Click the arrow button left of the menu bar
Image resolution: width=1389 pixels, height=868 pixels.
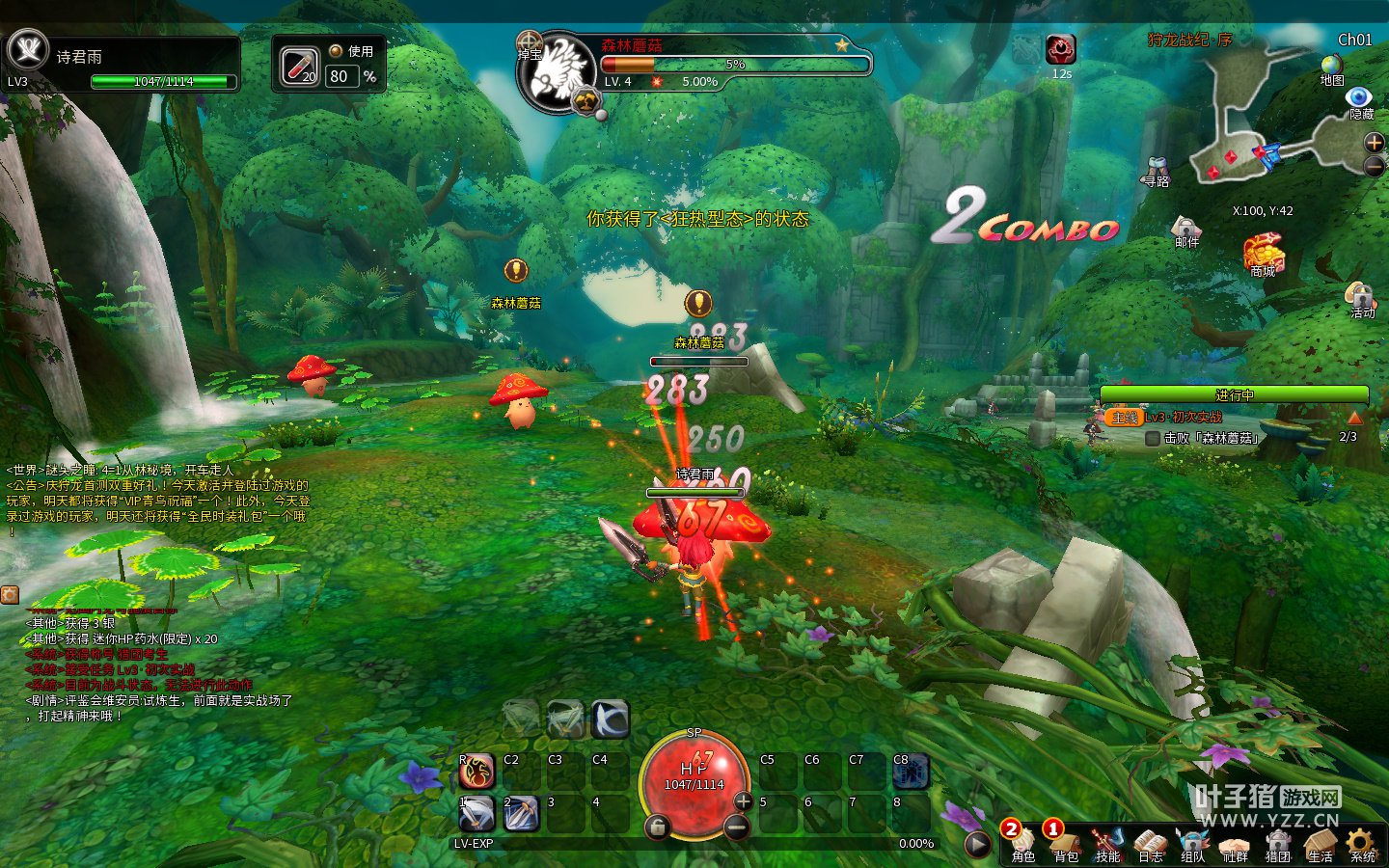[x=977, y=844]
